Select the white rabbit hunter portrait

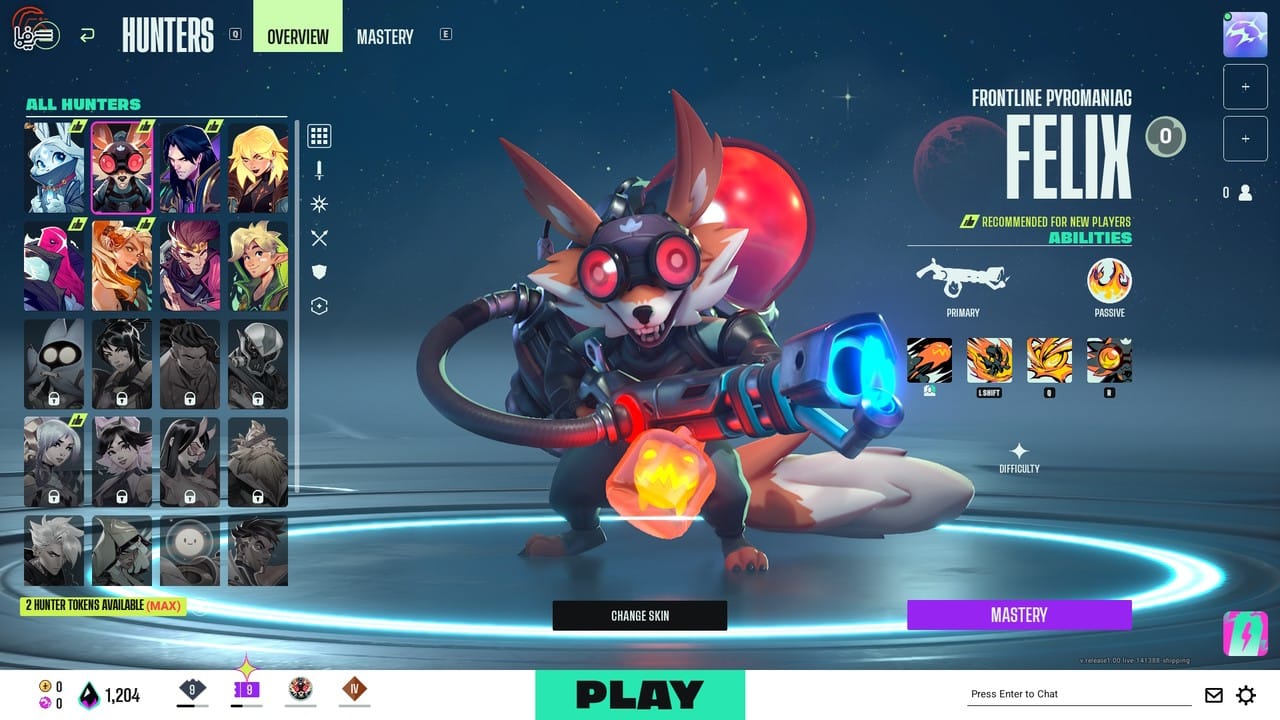click(x=54, y=168)
